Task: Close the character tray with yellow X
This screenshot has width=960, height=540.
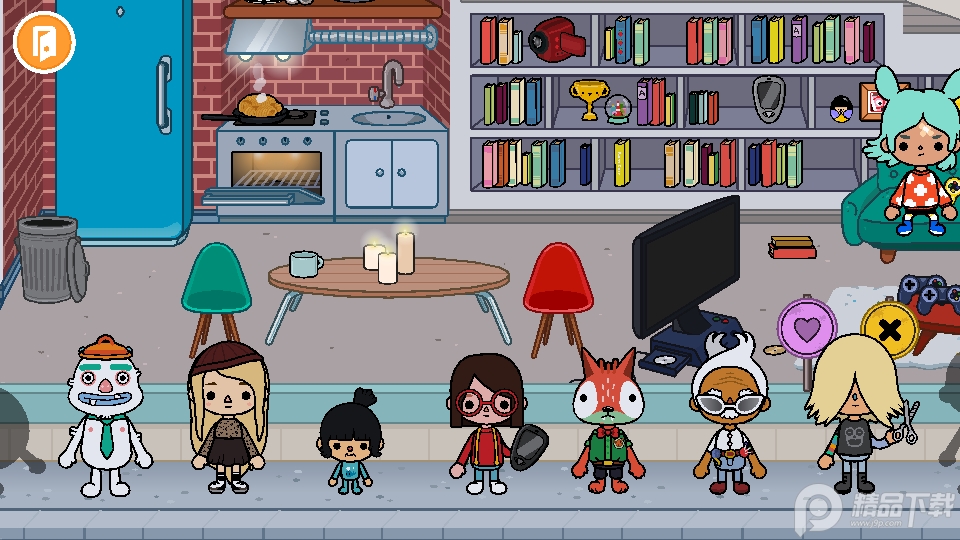Action: click(889, 329)
